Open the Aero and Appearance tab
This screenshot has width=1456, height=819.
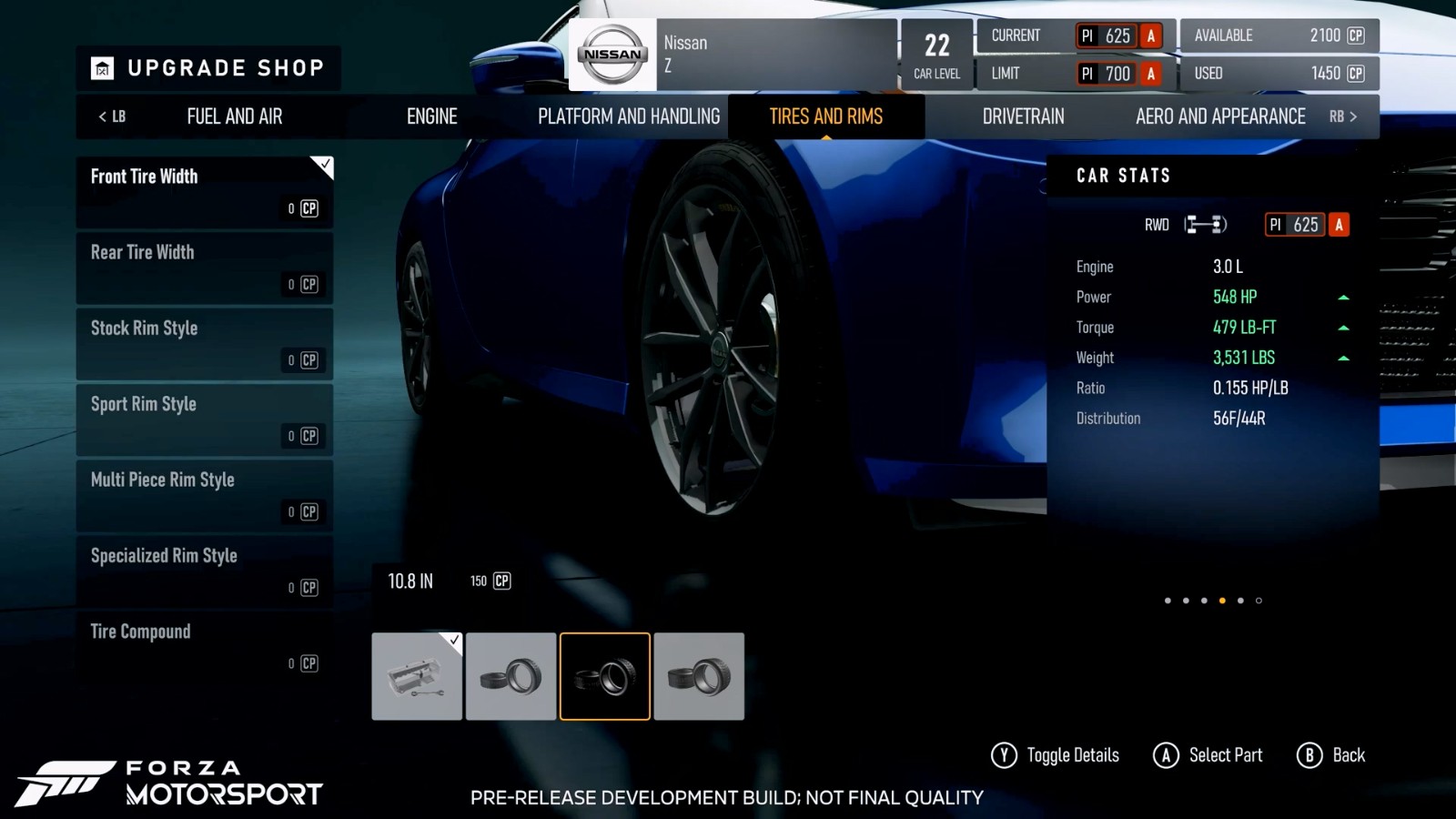click(1220, 116)
